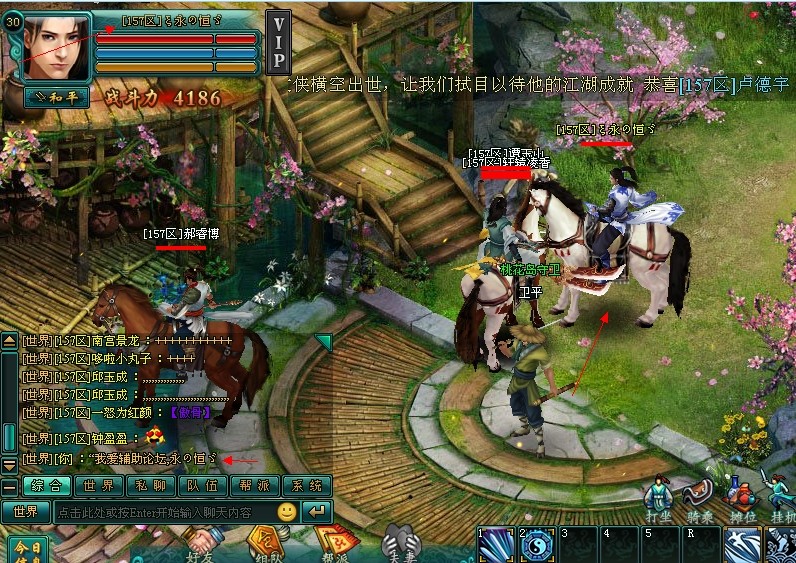Viewport: 796px width, 563px height.
Task: Open the 私聊 private chat tab
Action: pyautogui.click(x=151, y=486)
